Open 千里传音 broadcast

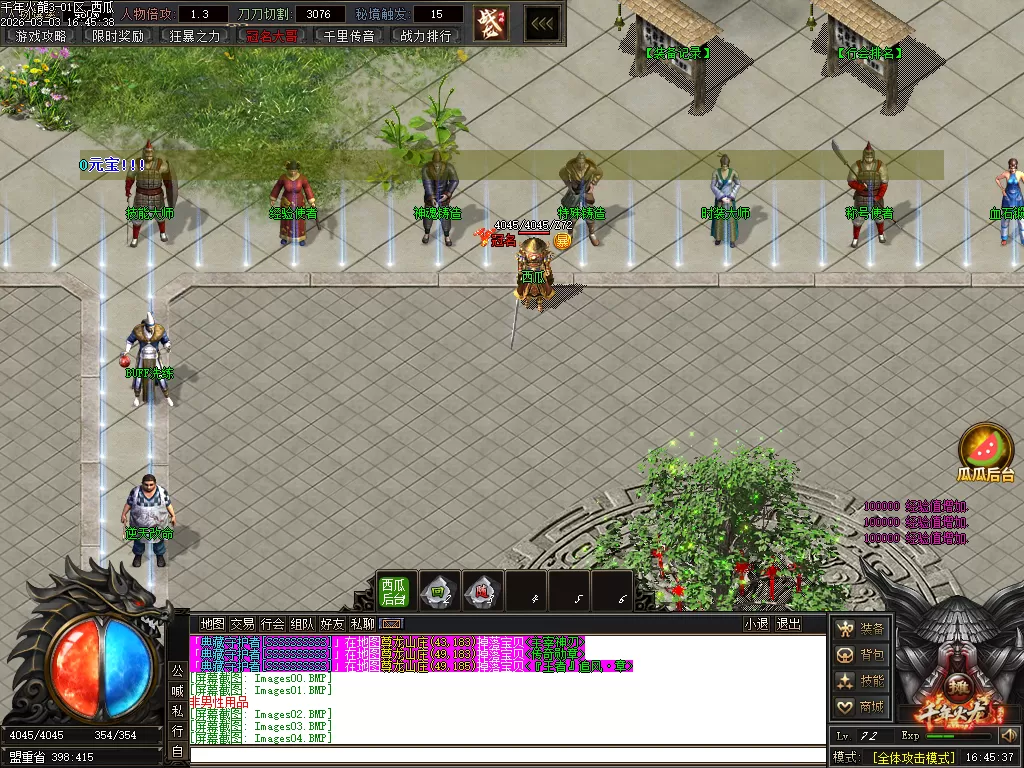click(x=349, y=36)
